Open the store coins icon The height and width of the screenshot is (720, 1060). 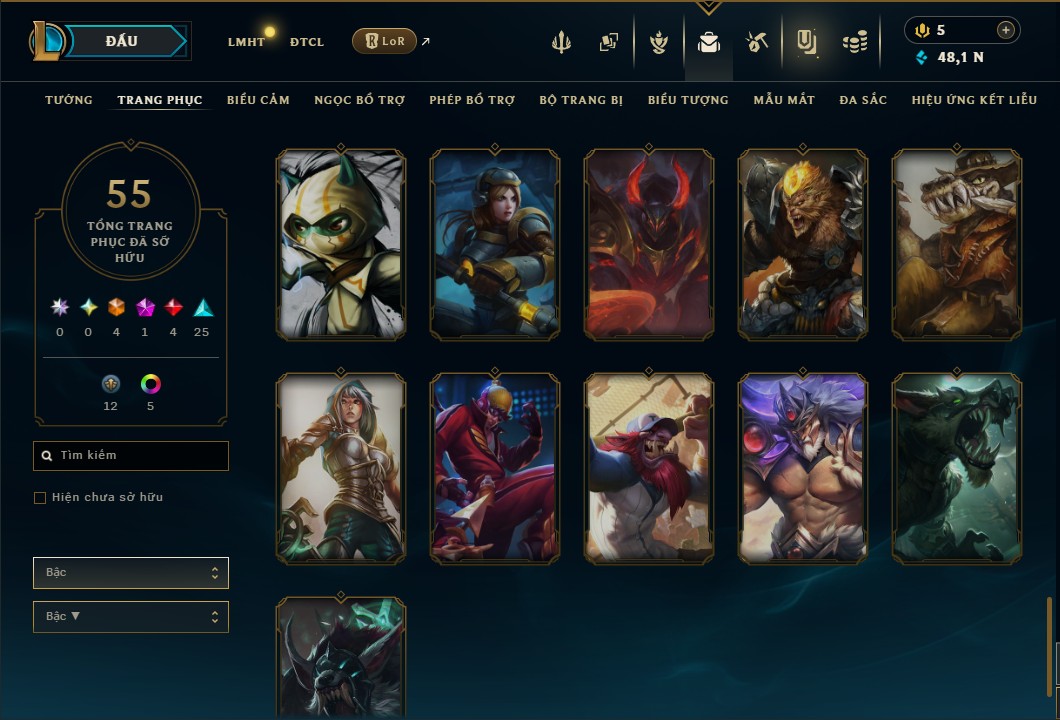[854, 42]
